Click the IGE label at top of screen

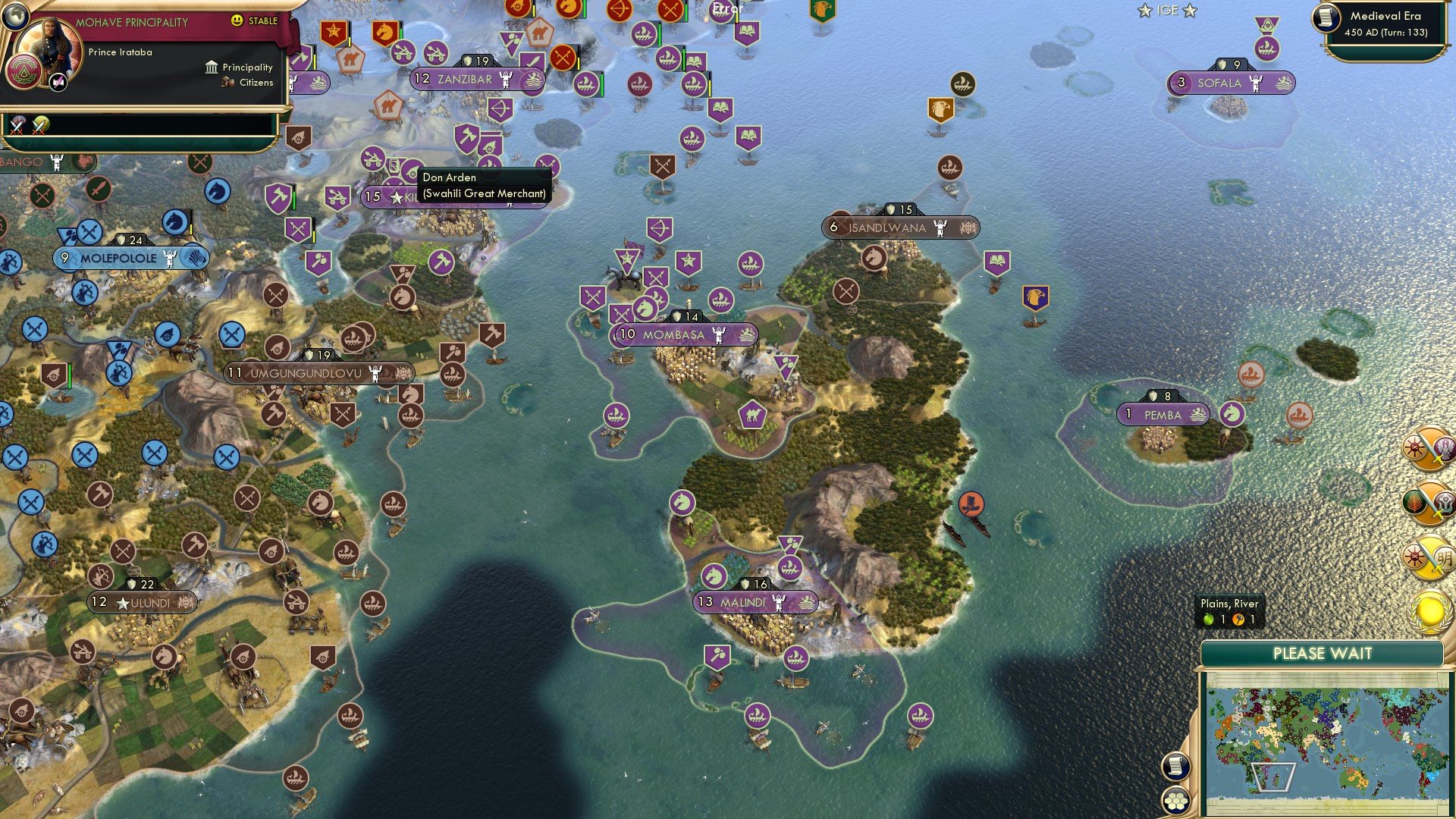click(x=1166, y=11)
